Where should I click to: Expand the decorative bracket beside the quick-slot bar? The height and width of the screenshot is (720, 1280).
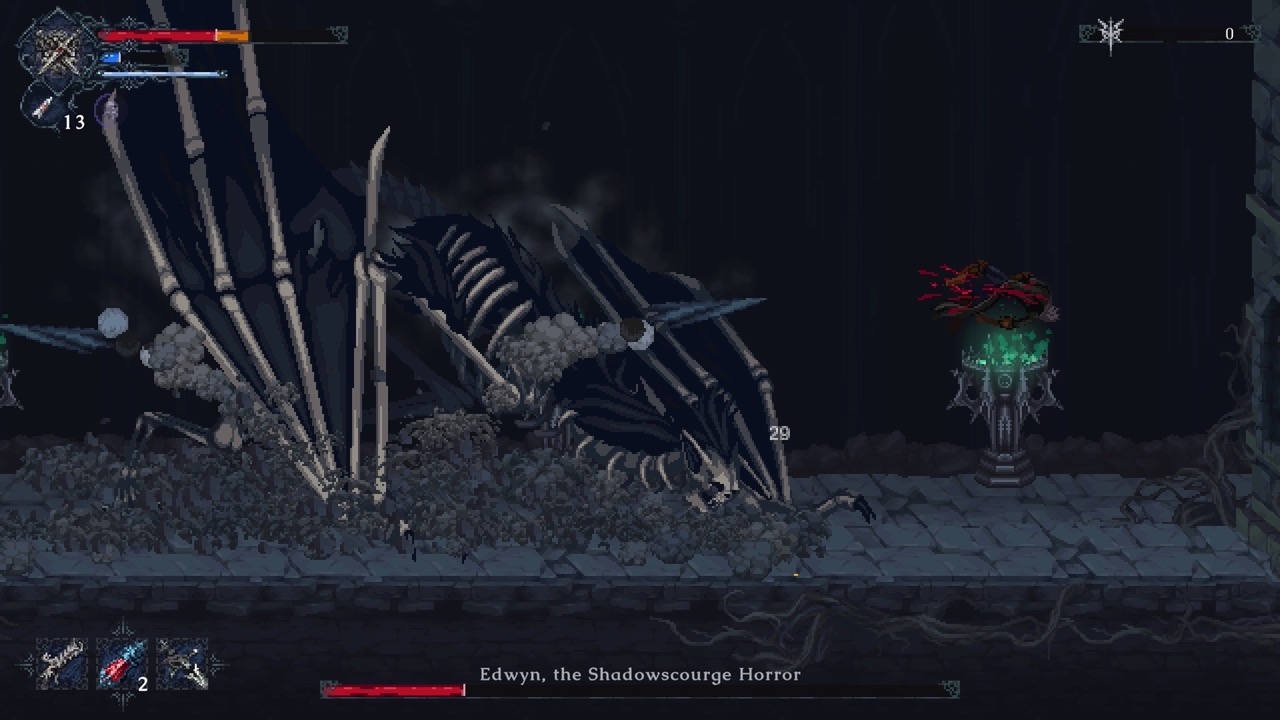216,663
